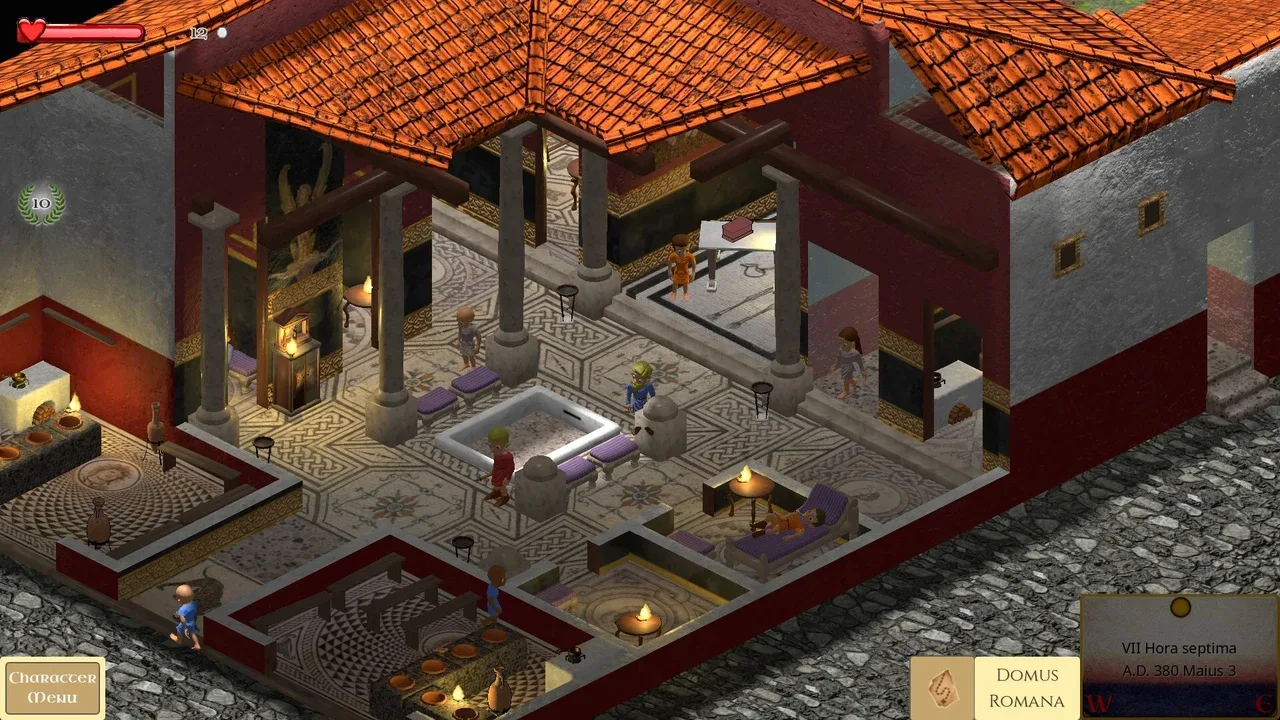
Task: Open the Character Menu
Action: 52,687
